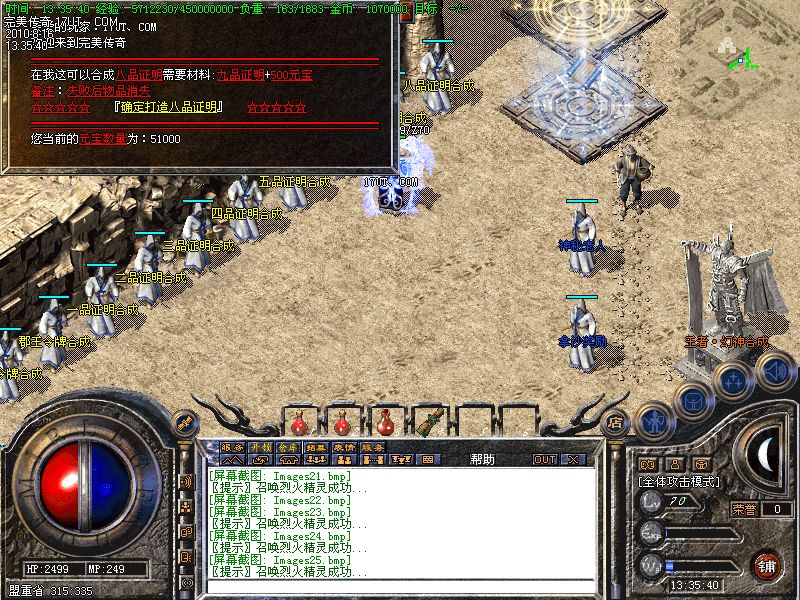Open the 店 shop button

point(616,422)
